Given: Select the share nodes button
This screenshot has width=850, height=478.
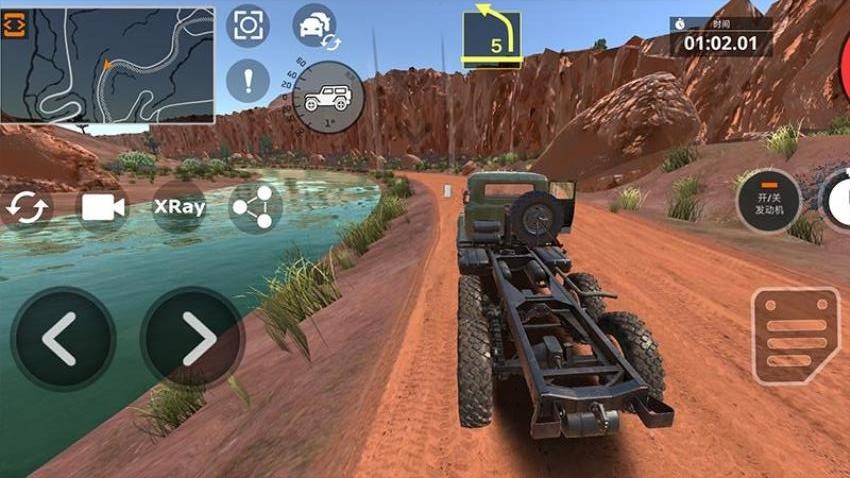Looking at the screenshot, I should [x=255, y=207].
